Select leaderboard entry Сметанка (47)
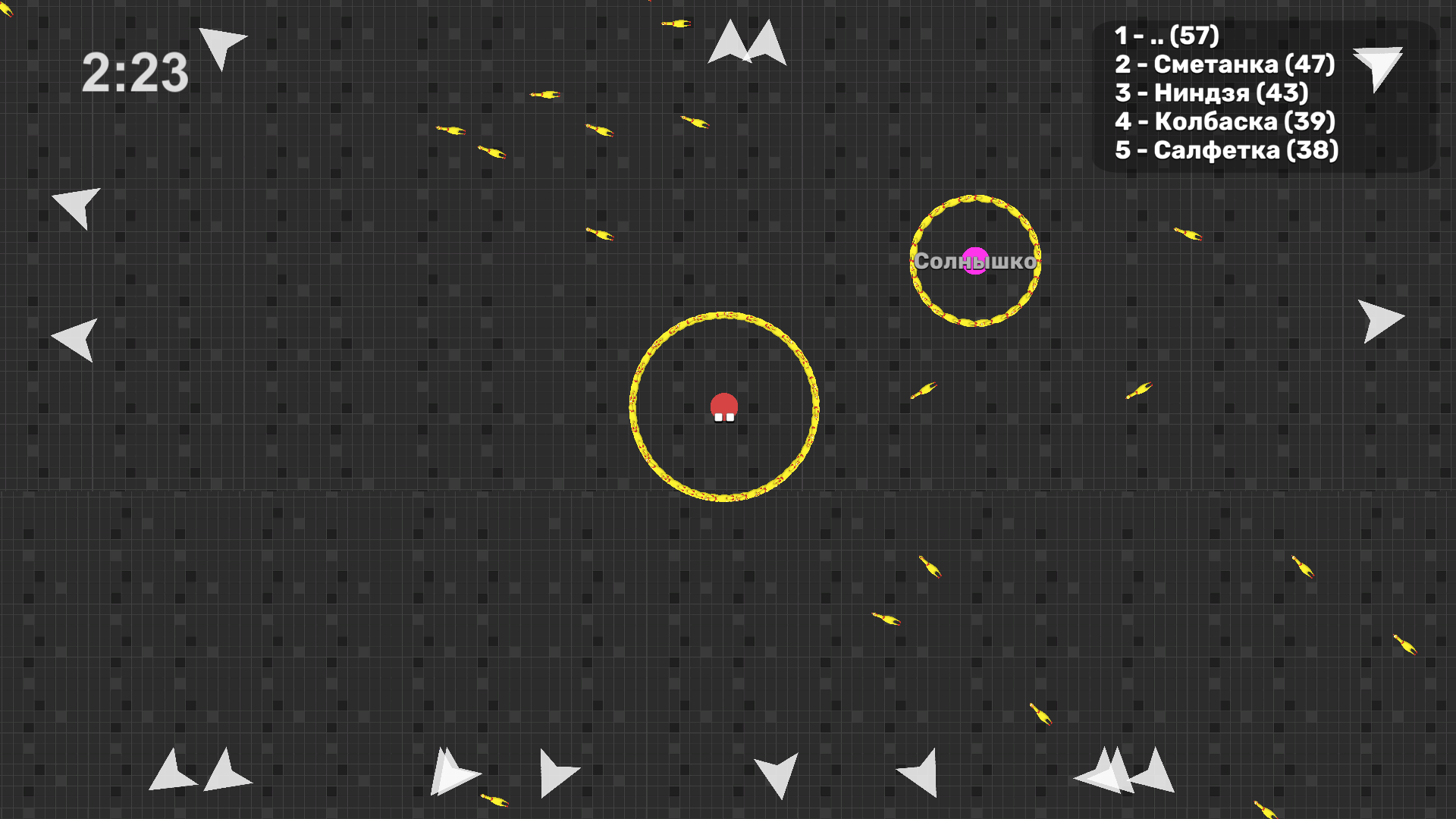 pyautogui.click(x=1225, y=64)
